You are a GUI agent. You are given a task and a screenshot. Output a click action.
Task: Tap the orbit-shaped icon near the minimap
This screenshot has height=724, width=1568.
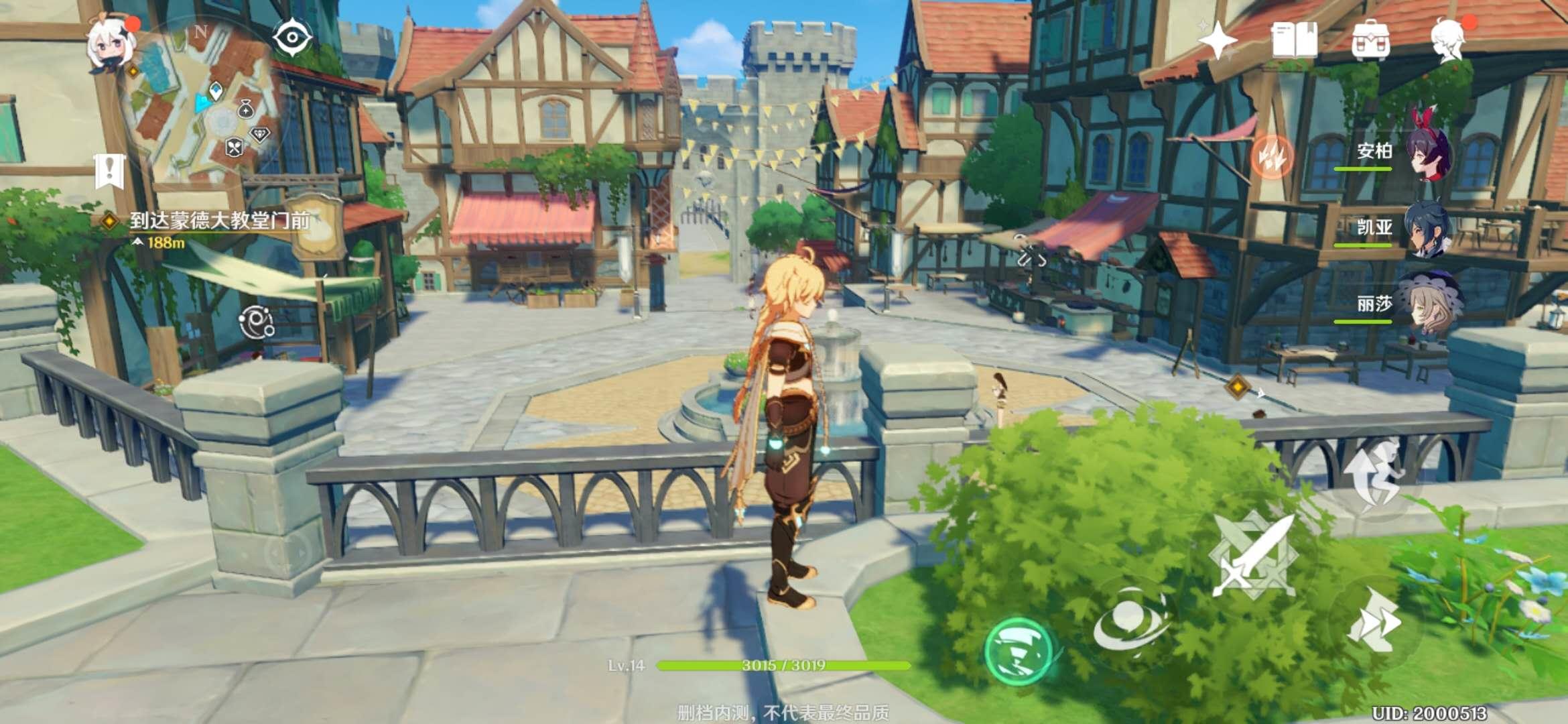pos(257,322)
